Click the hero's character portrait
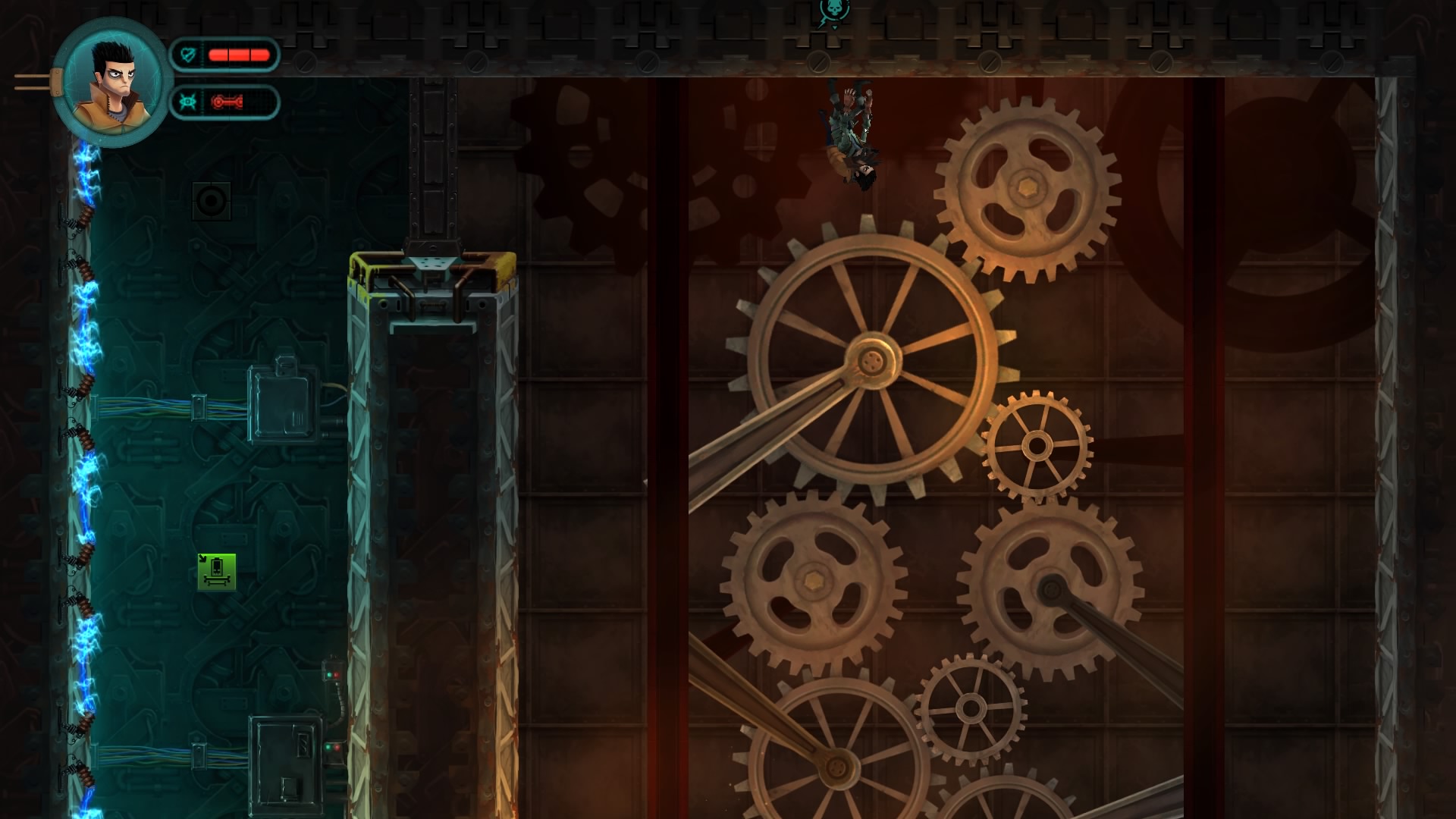The width and height of the screenshot is (1456, 819). point(112,82)
